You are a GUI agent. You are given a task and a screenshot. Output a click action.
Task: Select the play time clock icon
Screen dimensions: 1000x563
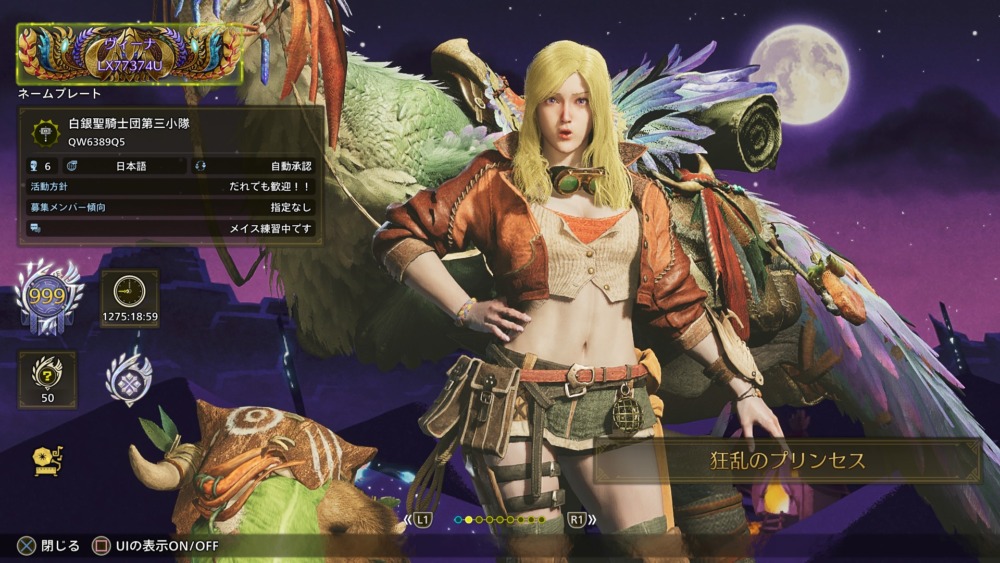pos(130,292)
